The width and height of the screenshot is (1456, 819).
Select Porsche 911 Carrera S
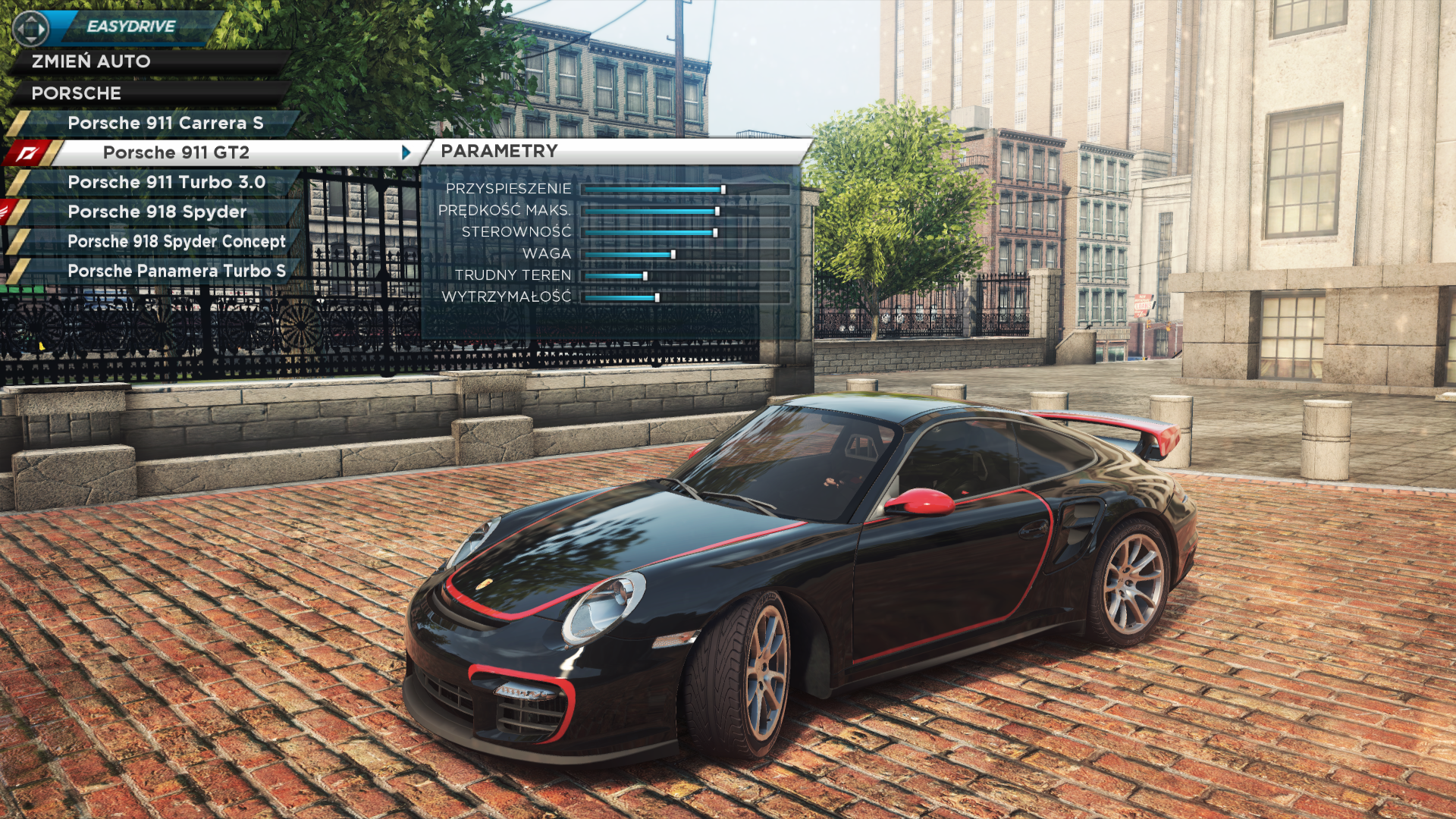(165, 123)
